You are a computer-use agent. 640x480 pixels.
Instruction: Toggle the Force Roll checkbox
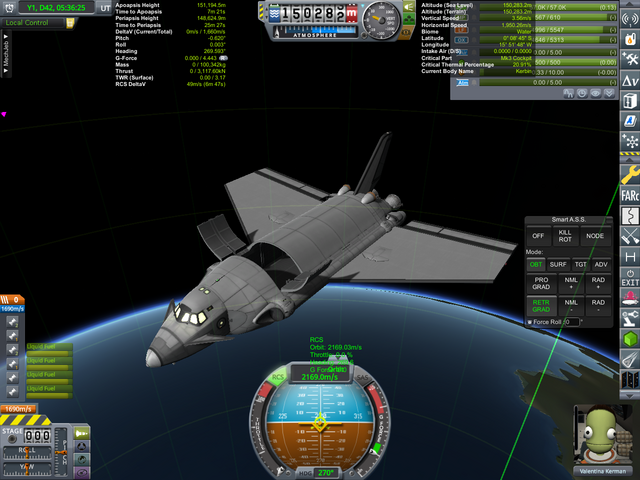[x=530, y=322]
